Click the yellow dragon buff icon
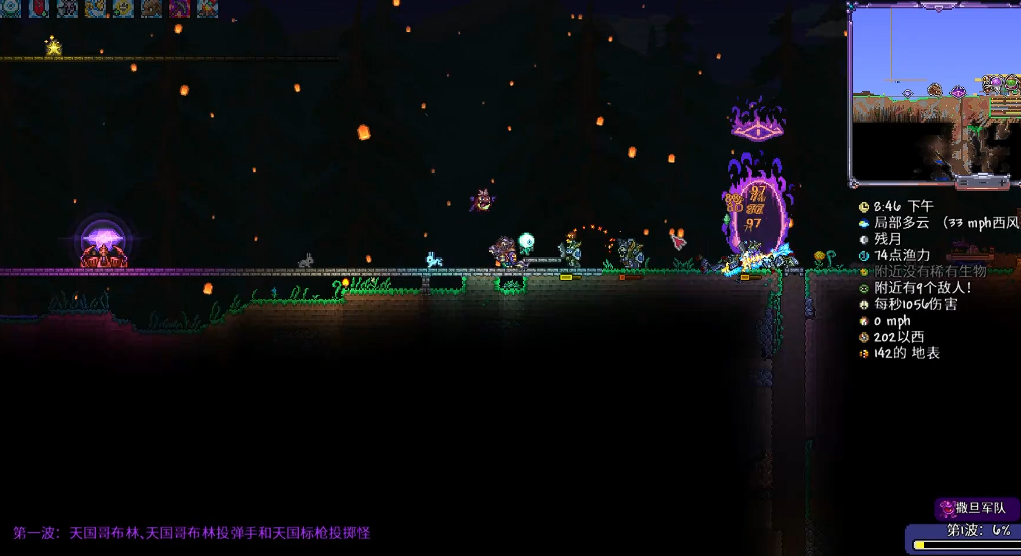1021x556 pixels. (96, 8)
